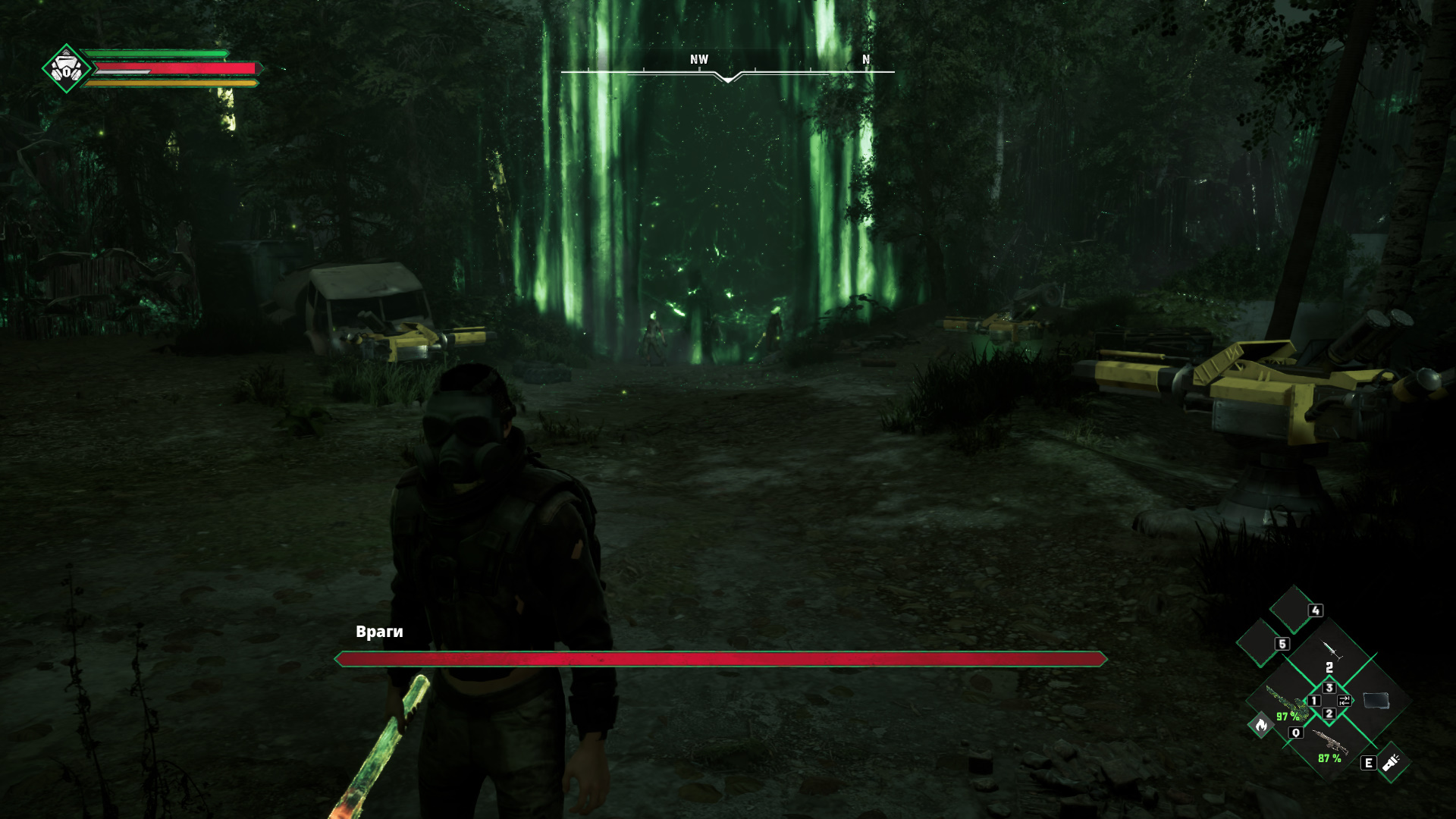This screenshot has height=819, width=1456.
Task: Activate the flame icon by the weapon wheel
Action: pos(1261,726)
